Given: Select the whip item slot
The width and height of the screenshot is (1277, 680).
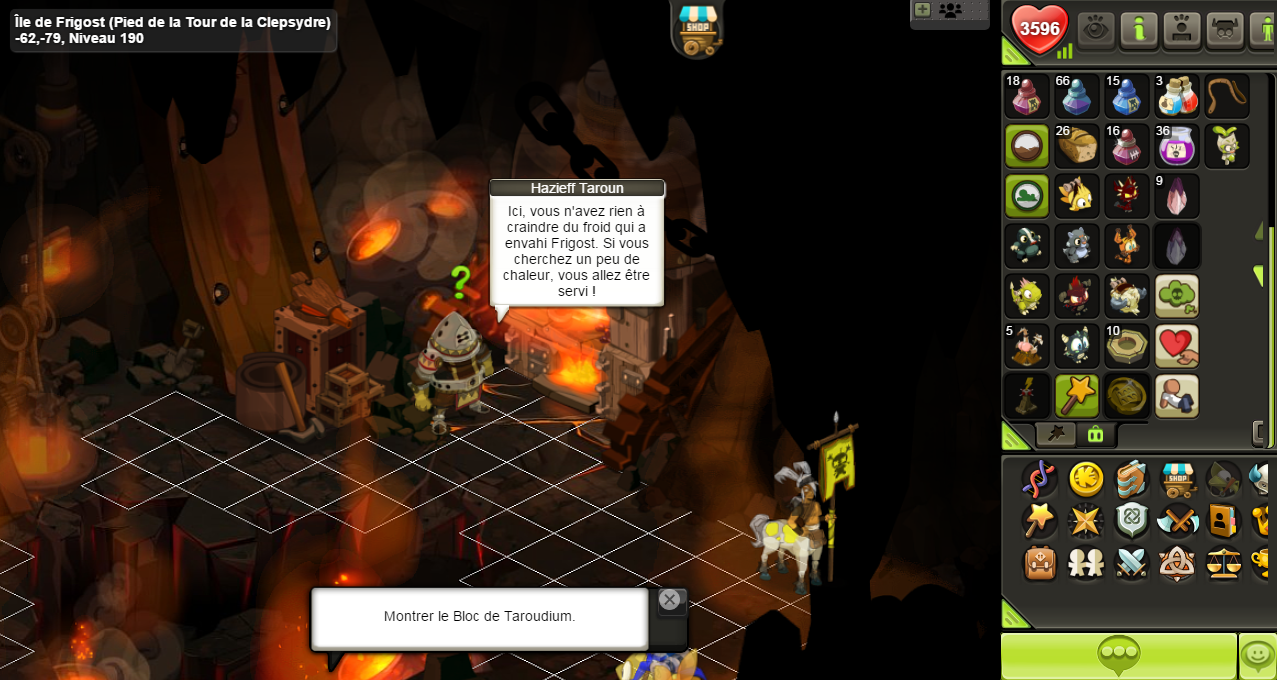Looking at the screenshot, I should tap(1227, 96).
